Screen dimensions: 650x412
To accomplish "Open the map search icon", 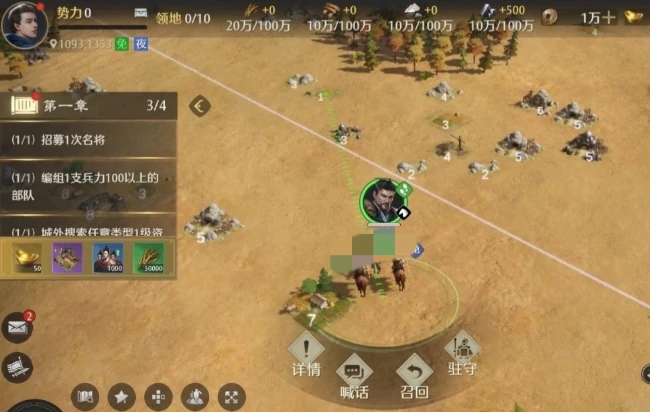I will pyautogui.click(x=85, y=396).
